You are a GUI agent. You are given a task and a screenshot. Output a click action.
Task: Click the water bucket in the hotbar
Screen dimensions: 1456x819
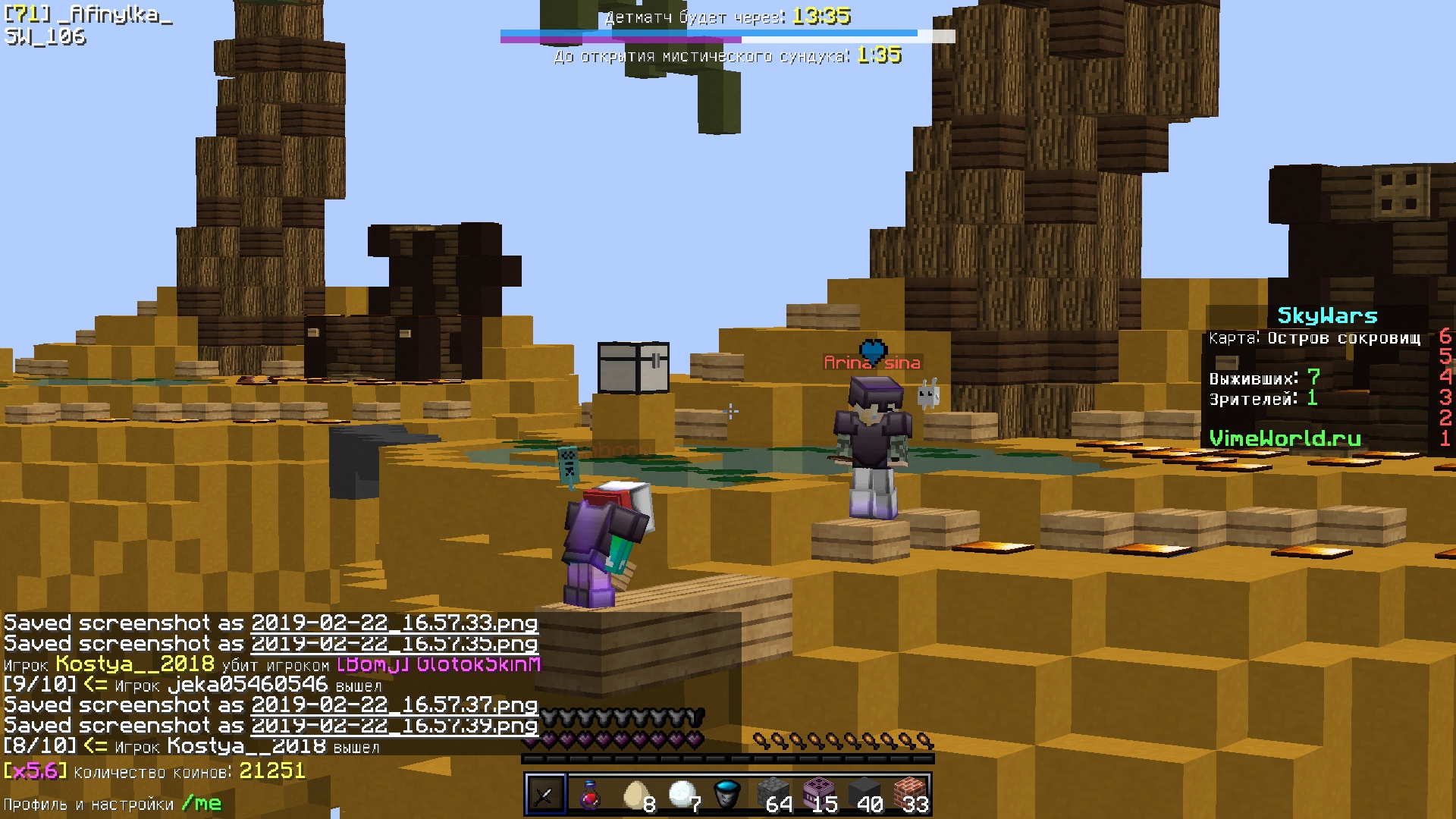(726, 792)
